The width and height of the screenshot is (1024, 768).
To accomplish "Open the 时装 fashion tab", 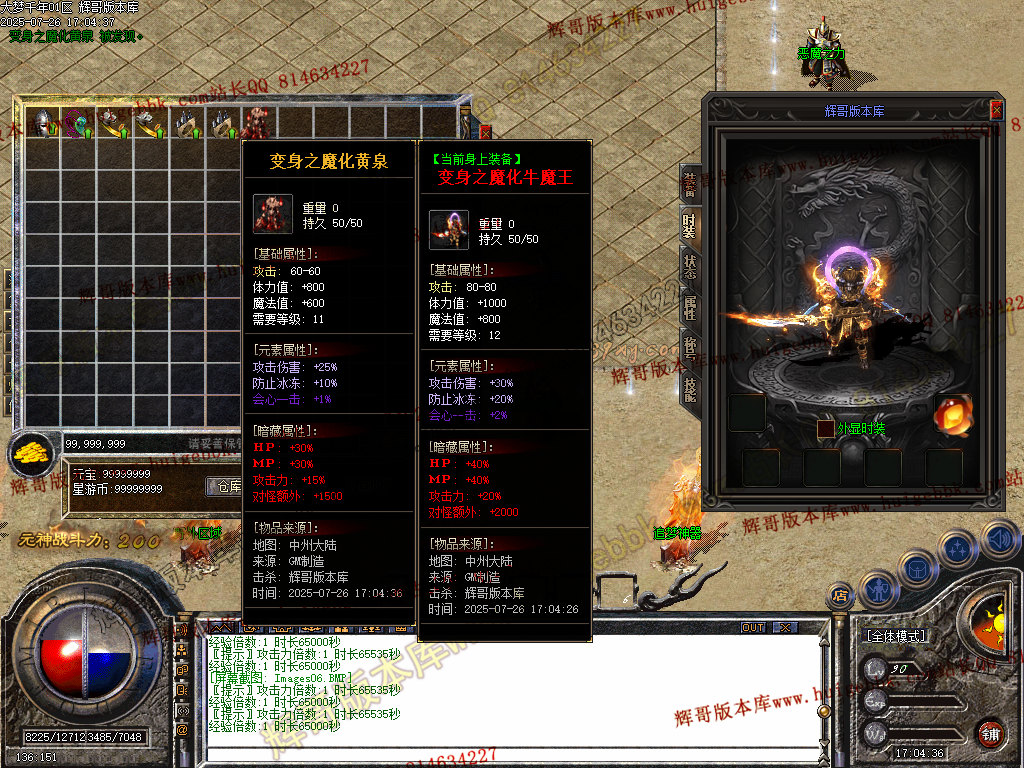I will point(690,226).
